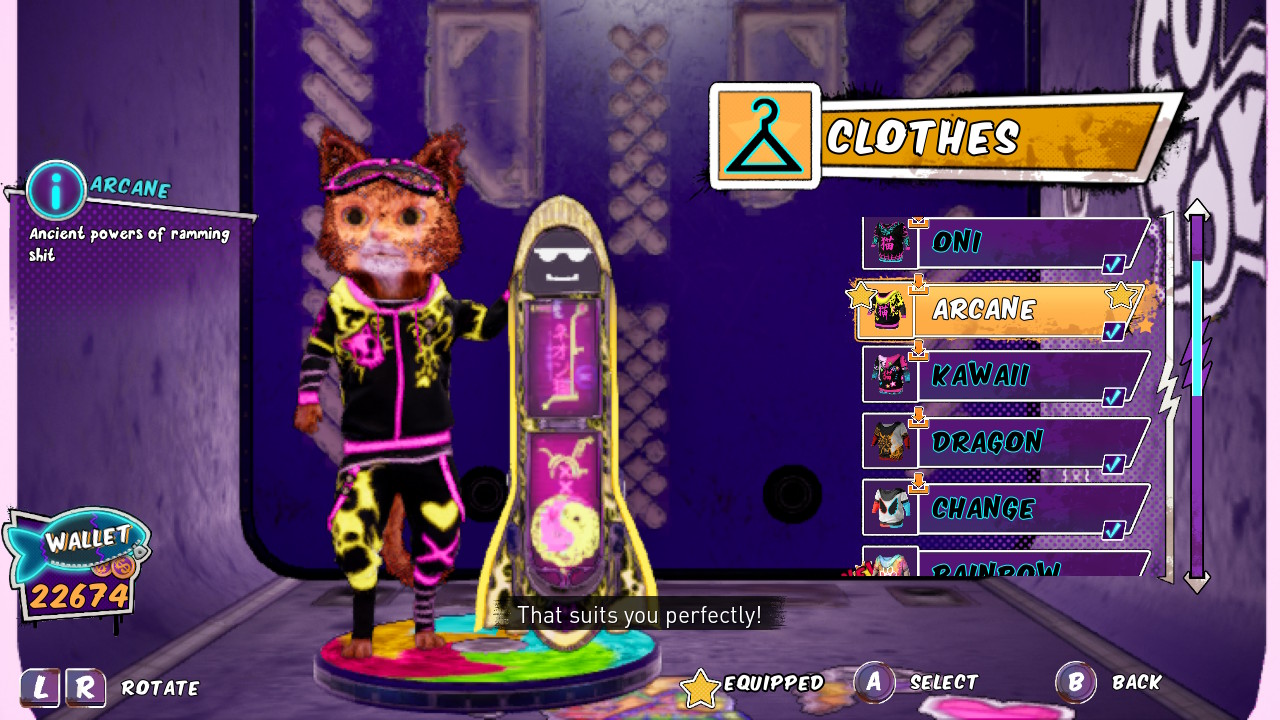Toggle the checkmark on the ONI outfit
The image size is (1280, 720).
(1116, 264)
